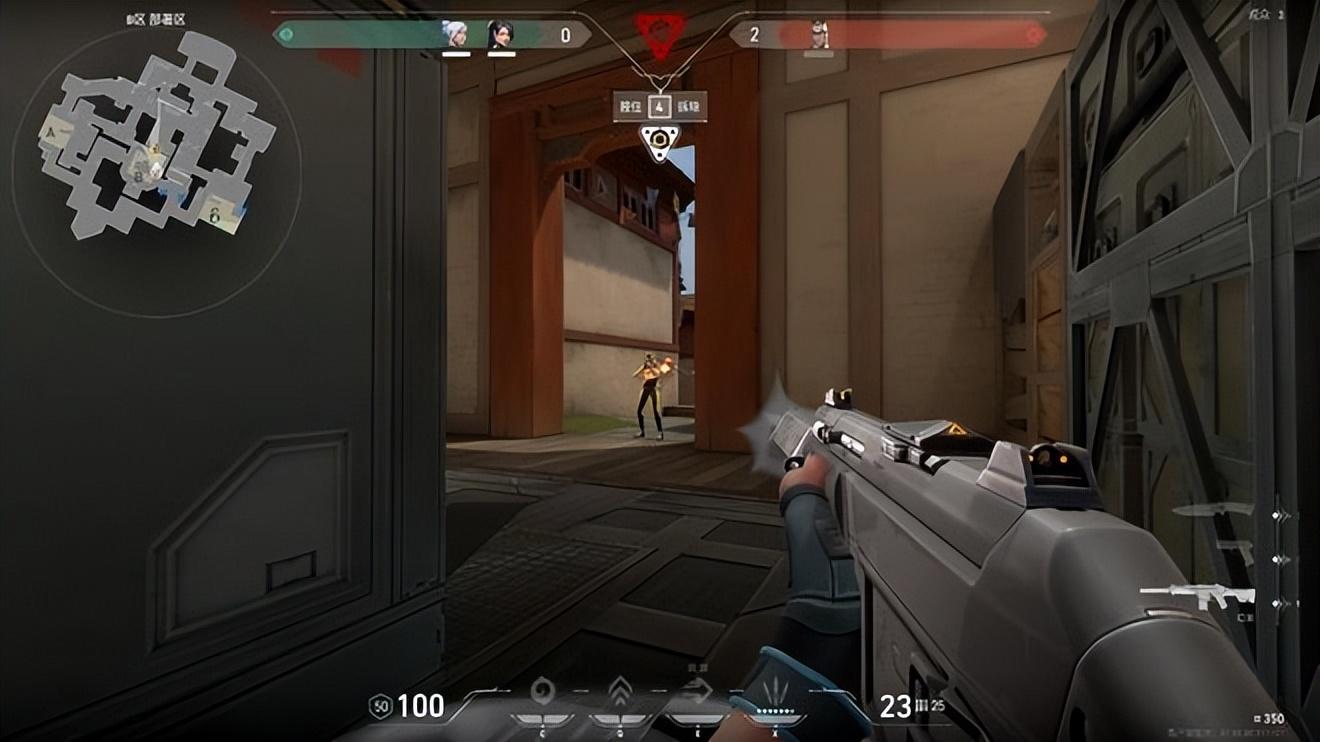Screen dimensions: 1320x742
Task: Trigger the Tailwind dash arrow ability
Action: pos(698,691)
